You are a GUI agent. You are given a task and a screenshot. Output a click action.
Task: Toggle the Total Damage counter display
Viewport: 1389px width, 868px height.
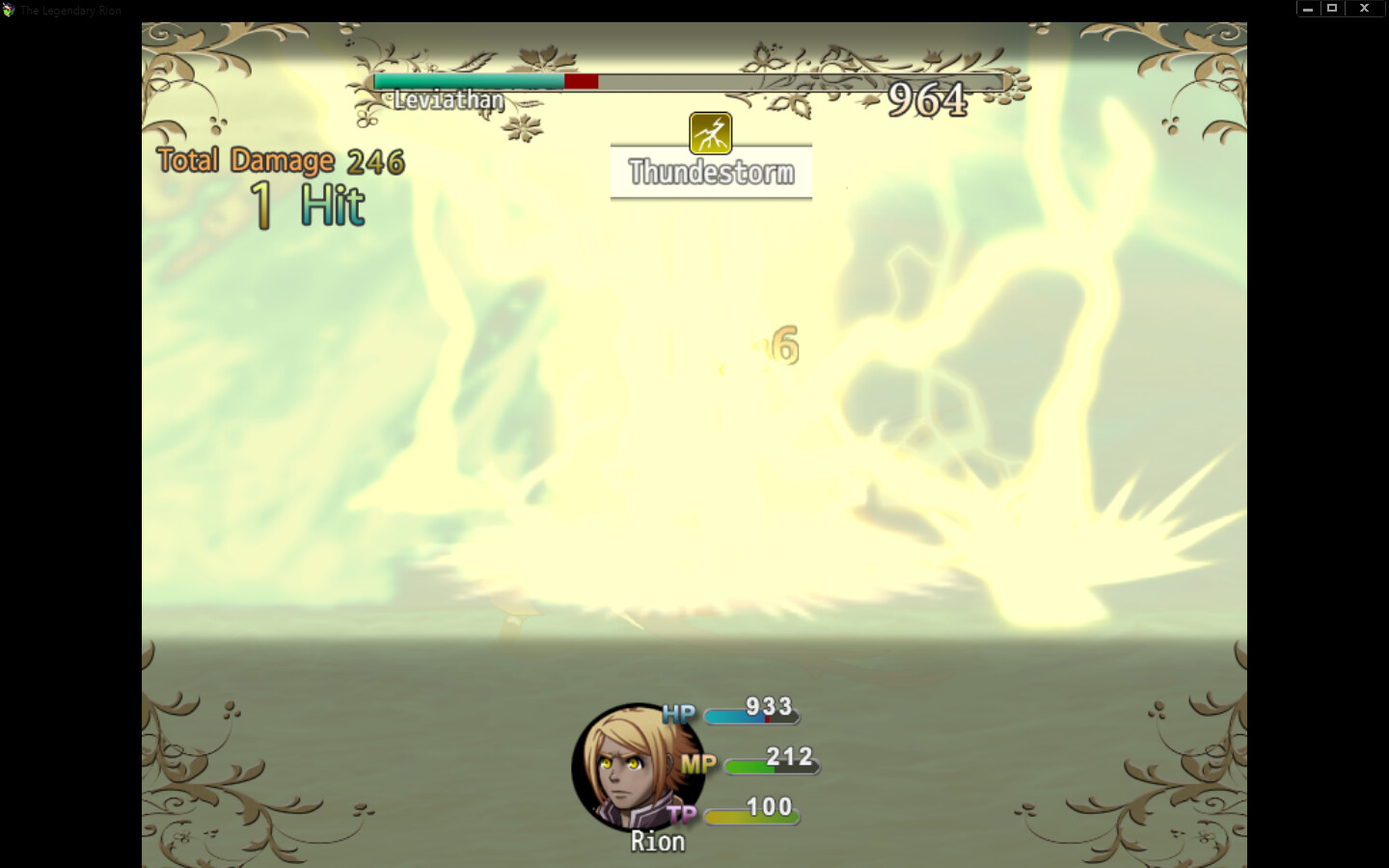tap(247, 159)
